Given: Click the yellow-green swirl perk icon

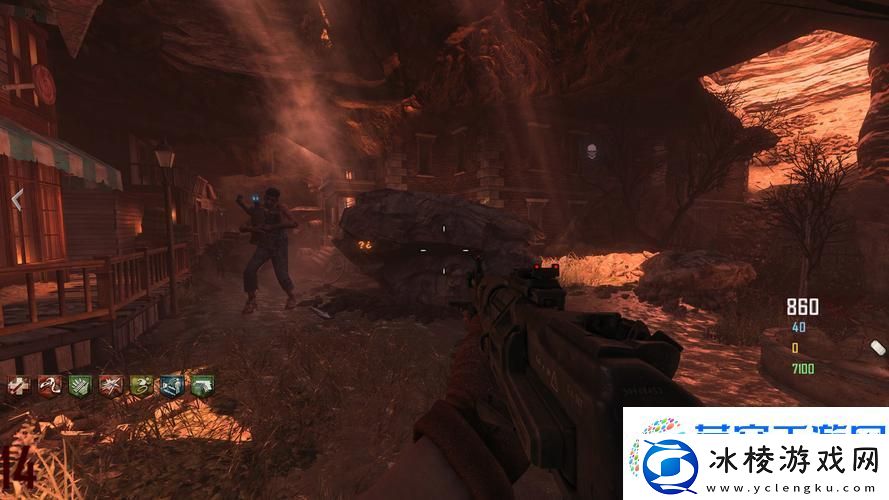Looking at the screenshot, I should coord(141,385).
